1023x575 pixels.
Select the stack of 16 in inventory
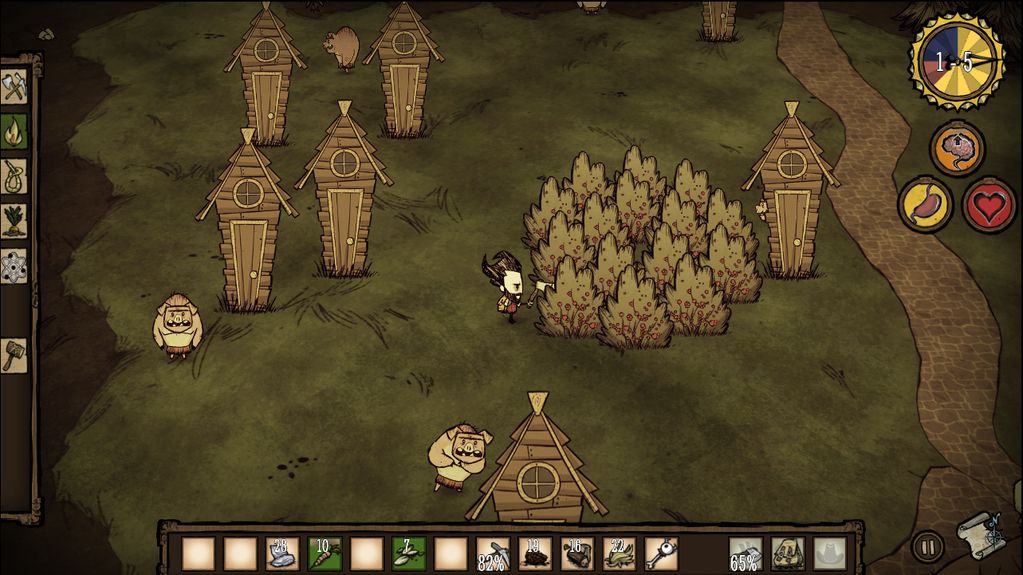577,553
